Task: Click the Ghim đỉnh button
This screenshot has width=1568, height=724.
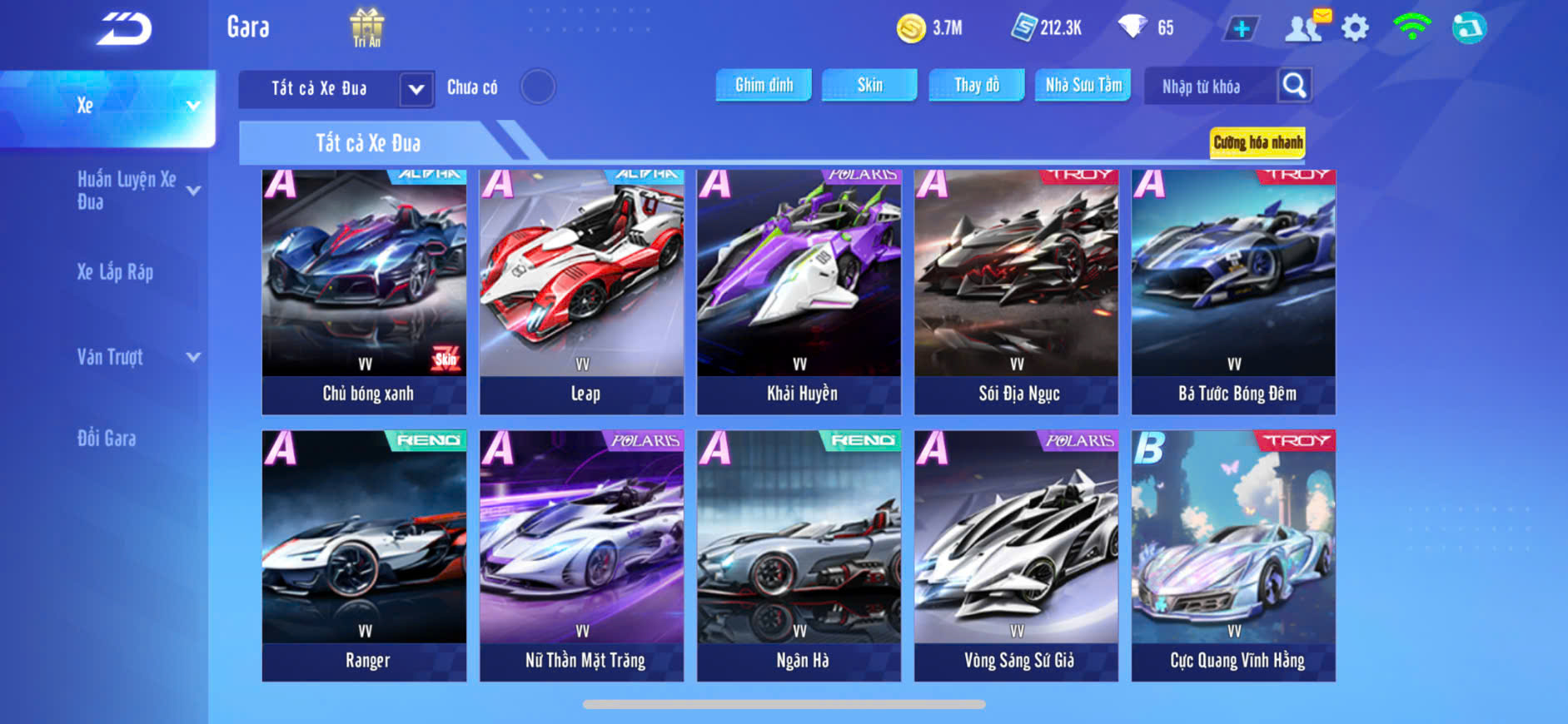Action: 764,85
